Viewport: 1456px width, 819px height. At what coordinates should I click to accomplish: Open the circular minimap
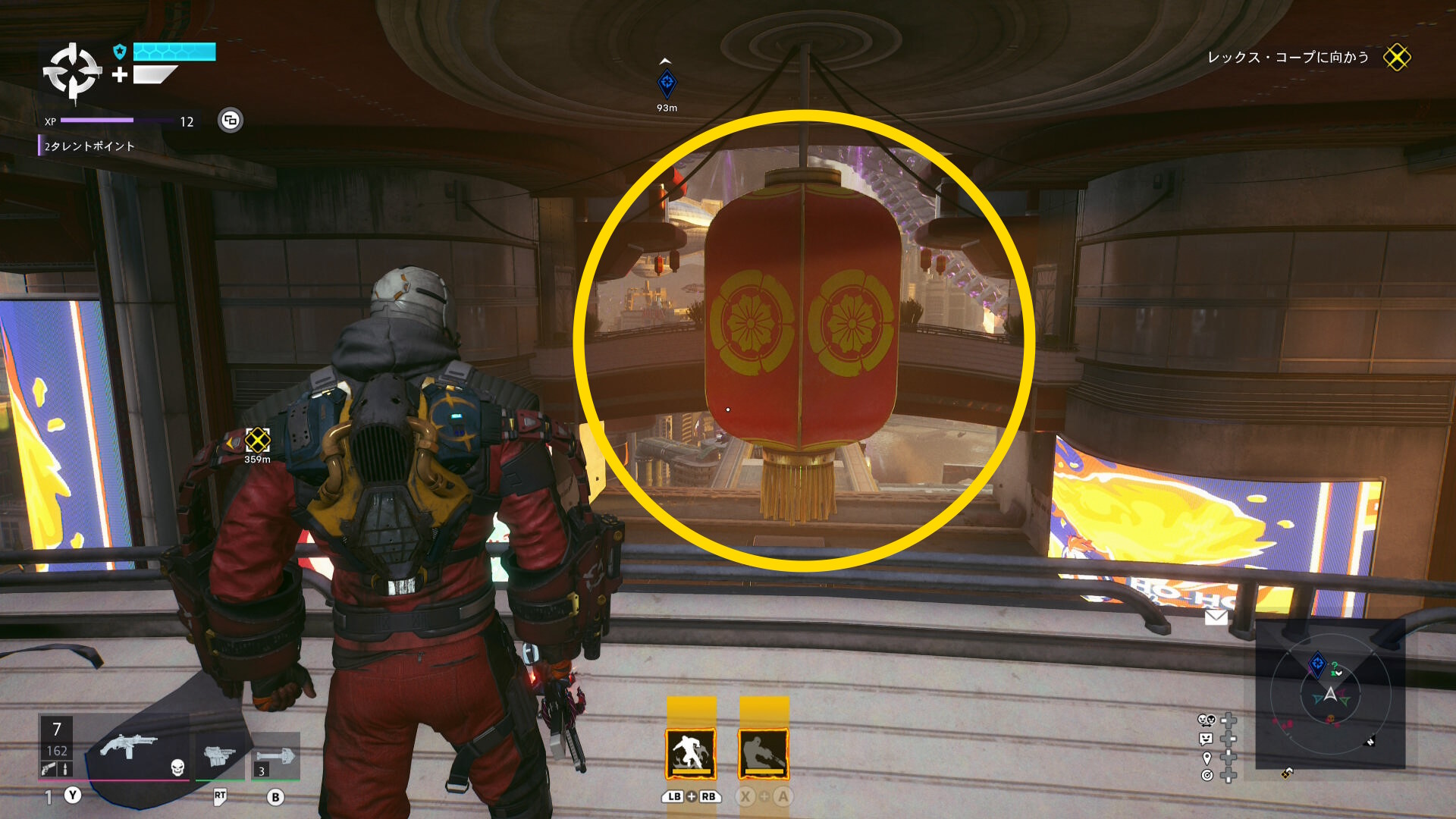tap(1330, 694)
